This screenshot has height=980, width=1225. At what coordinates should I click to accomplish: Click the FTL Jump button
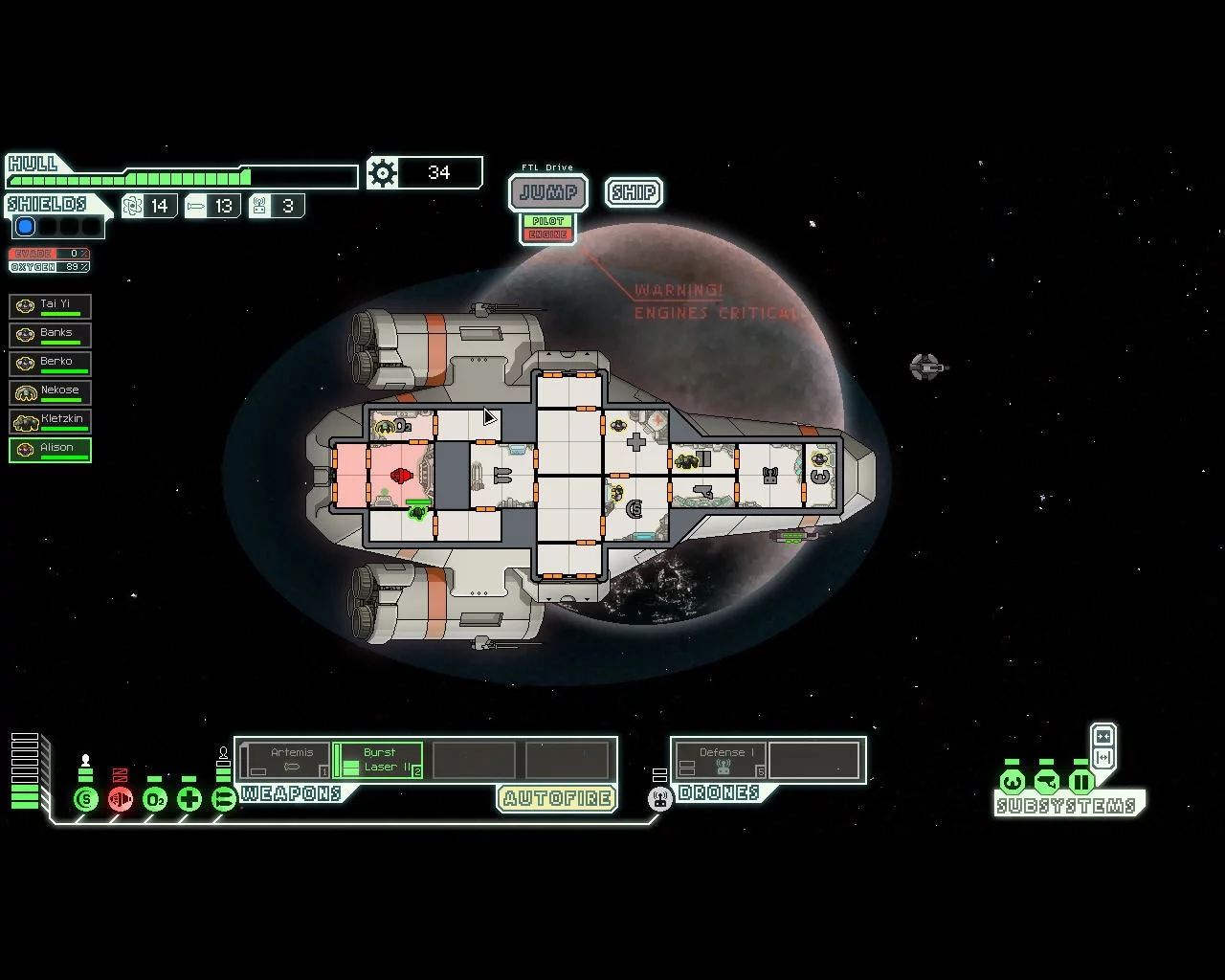click(548, 192)
